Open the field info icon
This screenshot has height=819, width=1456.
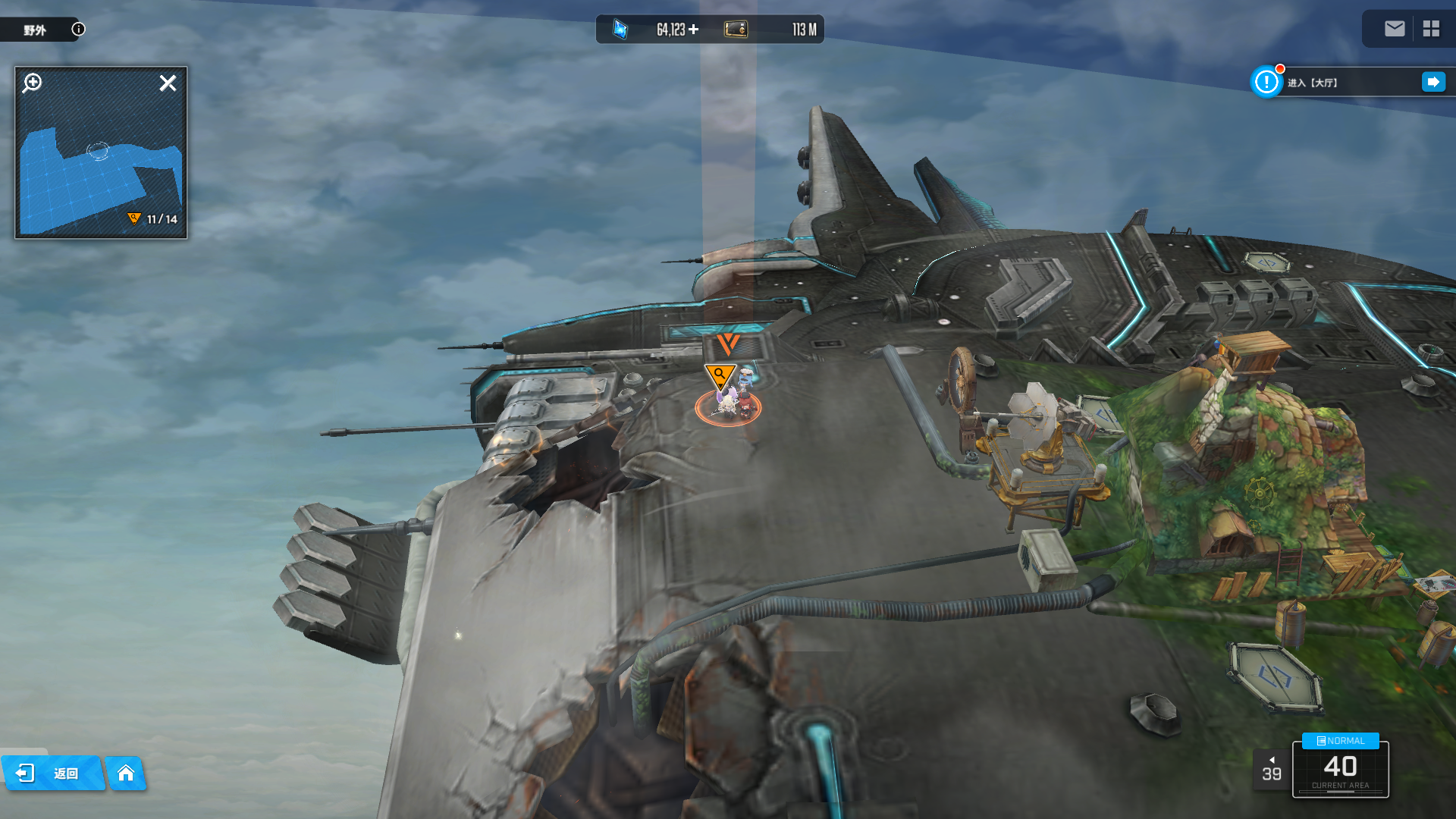[78, 29]
